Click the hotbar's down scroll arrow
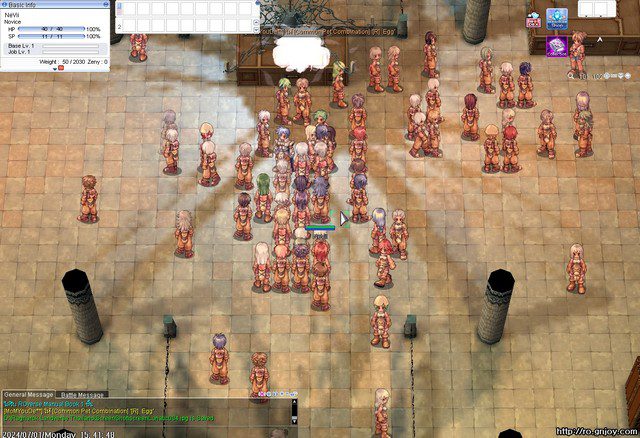640x438 pixels. (x=256, y=27)
